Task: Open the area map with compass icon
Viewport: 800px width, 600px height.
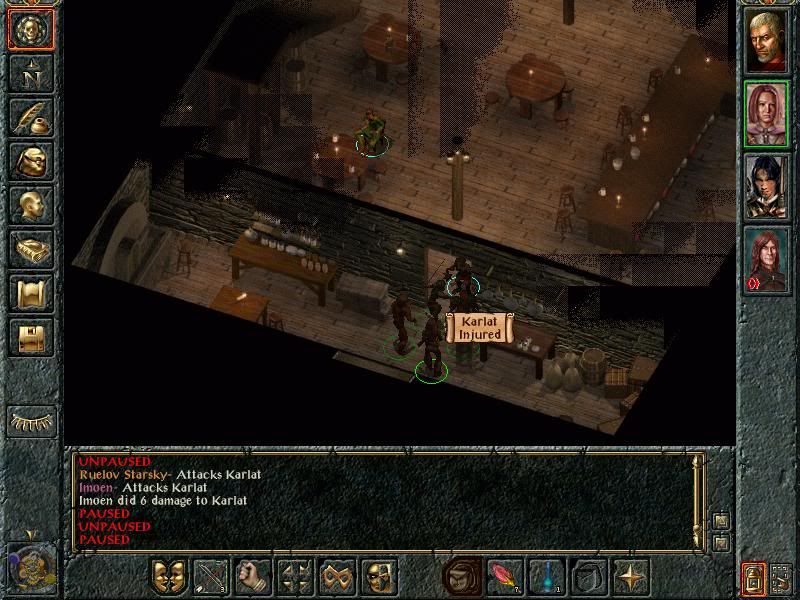Action: [x=31, y=73]
